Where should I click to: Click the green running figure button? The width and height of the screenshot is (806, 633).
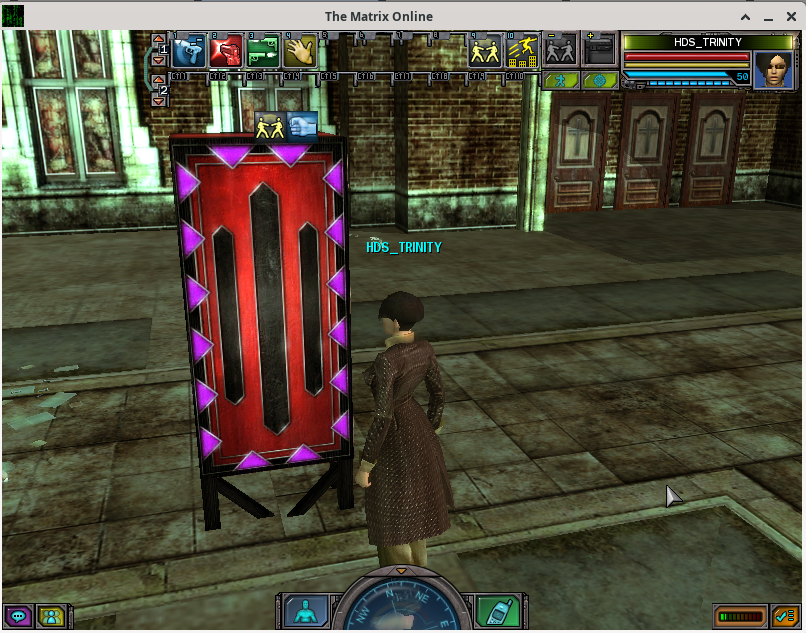563,81
